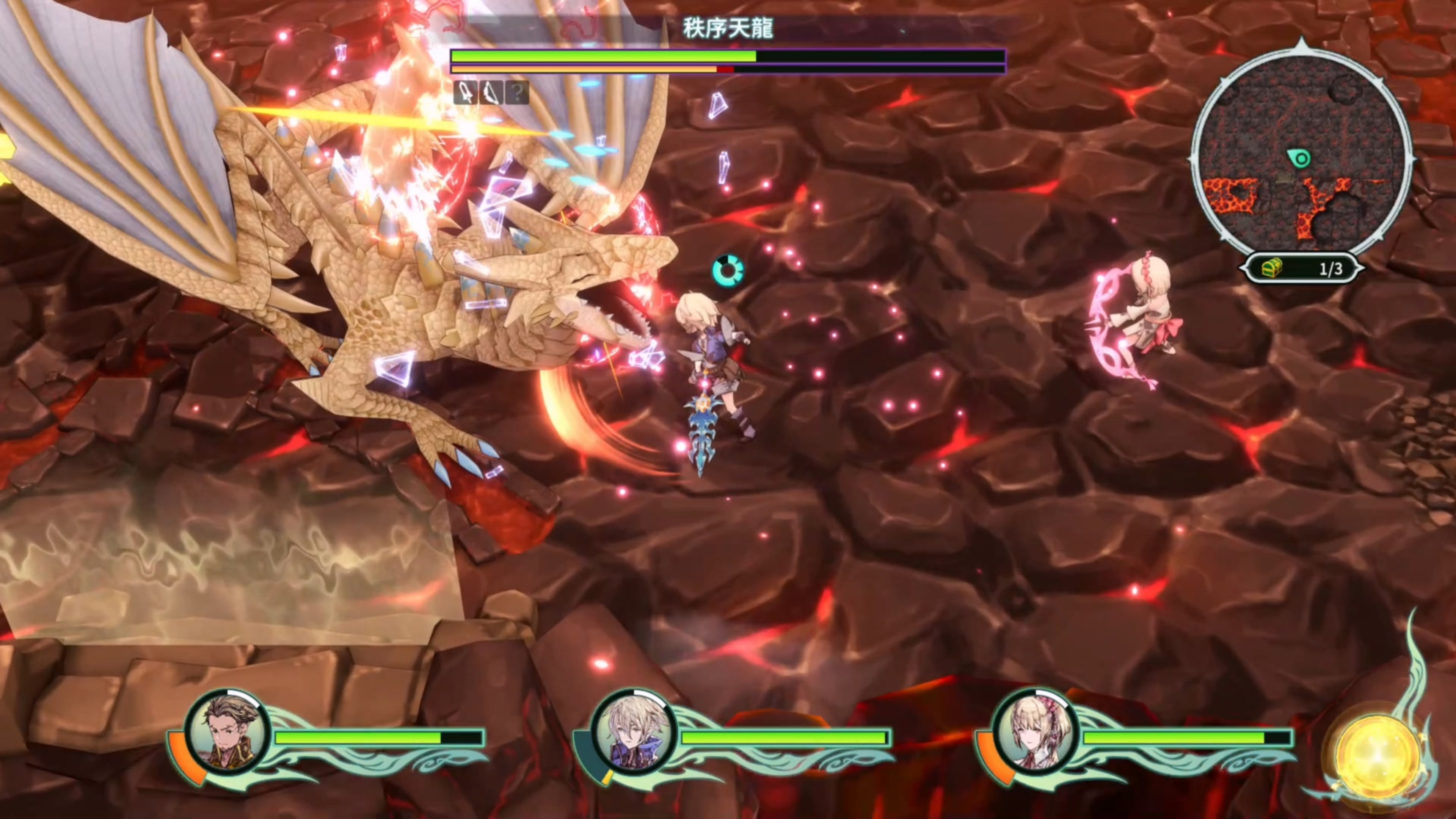Click the question mark unknown weakness icon
Image resolution: width=1456 pixels, height=819 pixels.
[x=517, y=92]
